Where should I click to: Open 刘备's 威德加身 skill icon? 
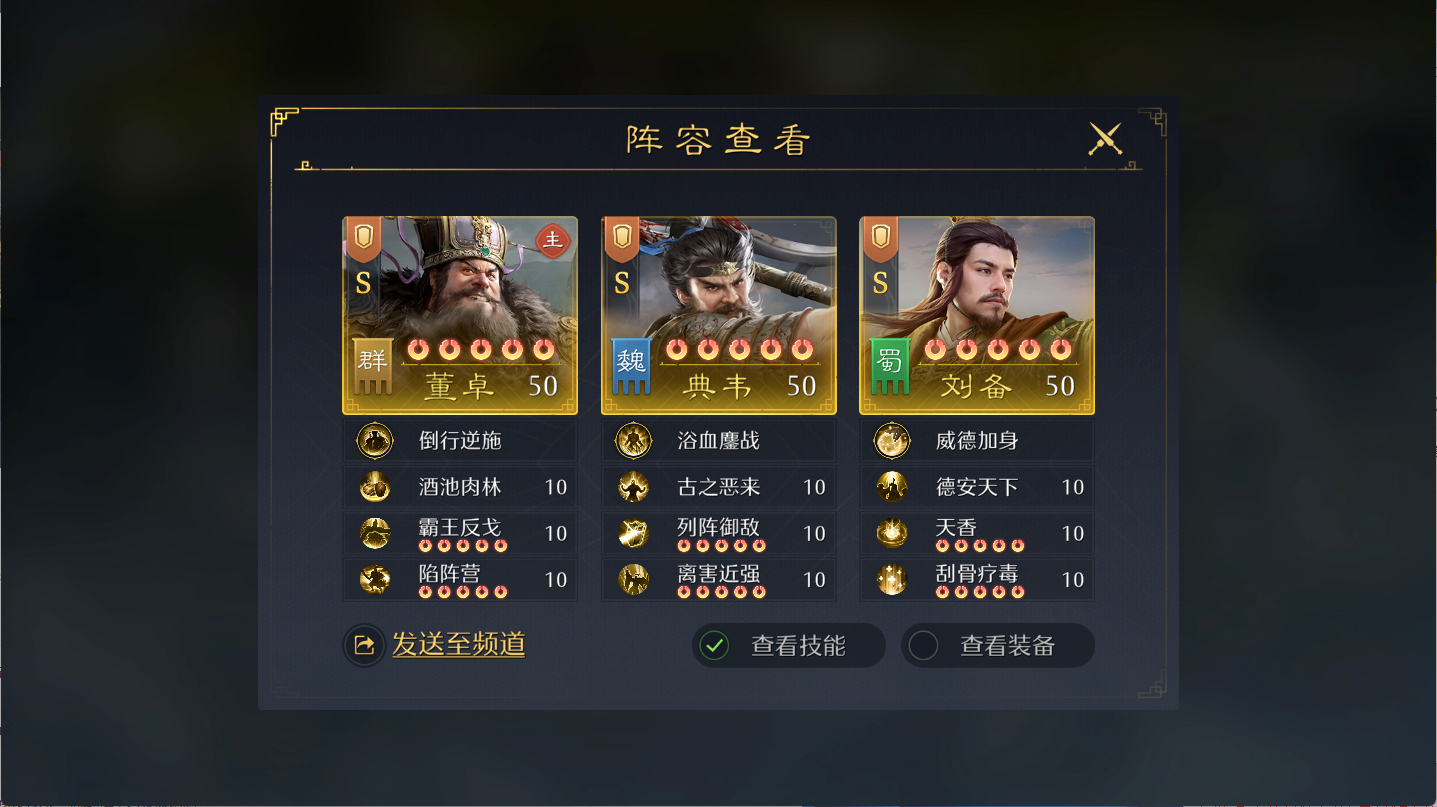click(891, 440)
